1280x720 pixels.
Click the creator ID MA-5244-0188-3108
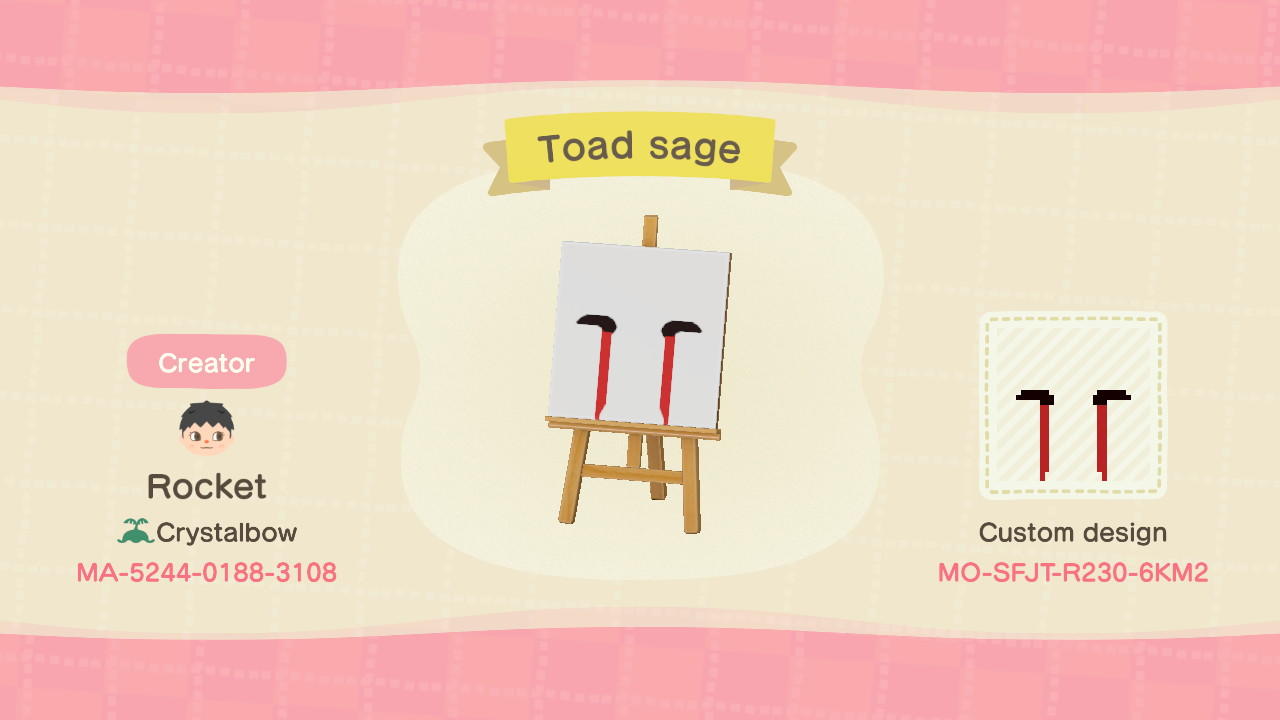coord(205,573)
